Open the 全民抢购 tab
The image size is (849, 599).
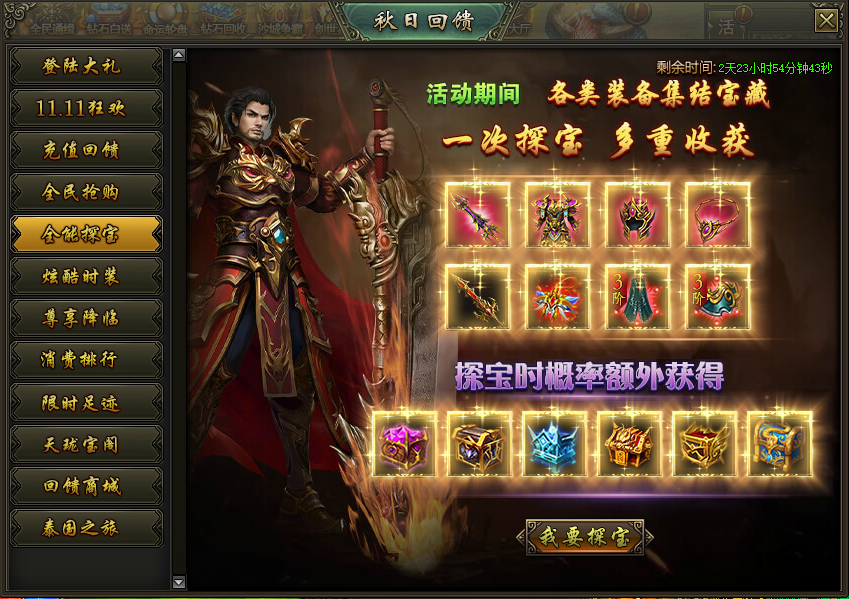click(85, 192)
